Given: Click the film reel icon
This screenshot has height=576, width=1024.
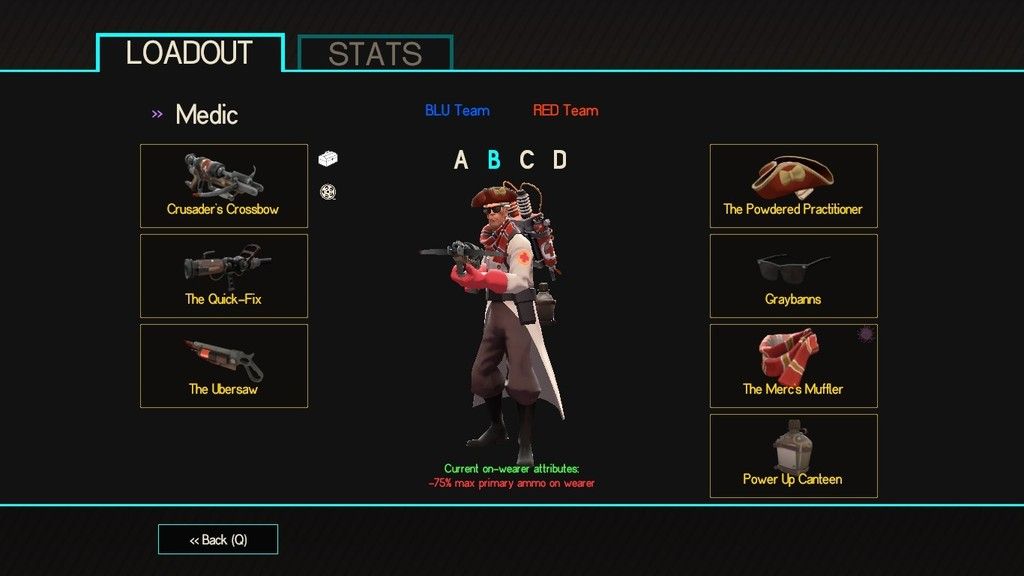Looking at the screenshot, I should point(327,192).
